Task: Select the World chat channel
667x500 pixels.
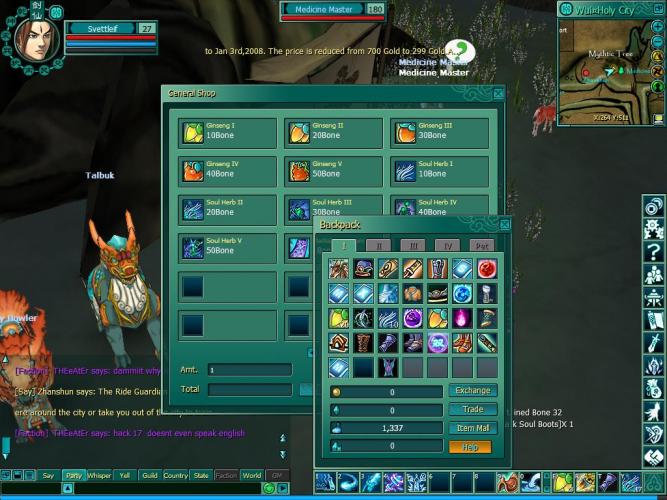Action: (252, 476)
